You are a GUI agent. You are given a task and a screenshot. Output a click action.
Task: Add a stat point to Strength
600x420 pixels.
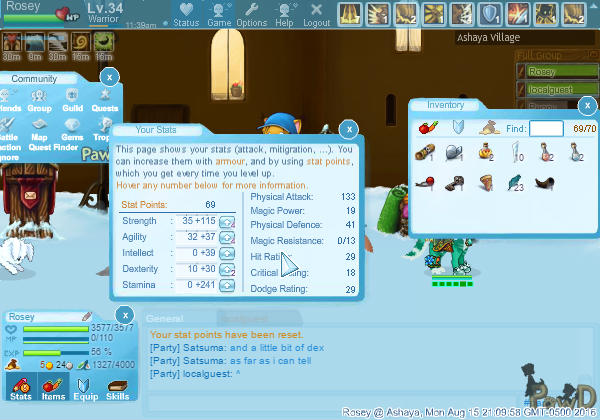pos(226,221)
